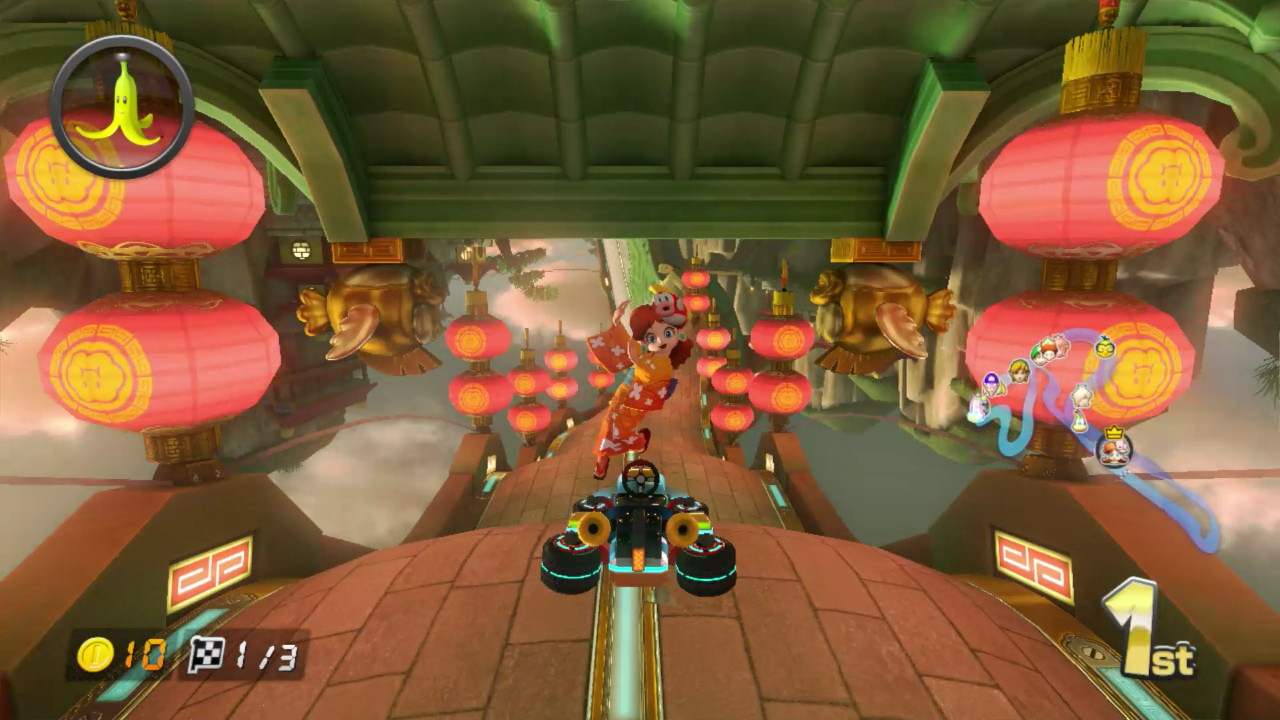
Task: Click Daisy's crowned icon on the minimap
Action: (1113, 451)
